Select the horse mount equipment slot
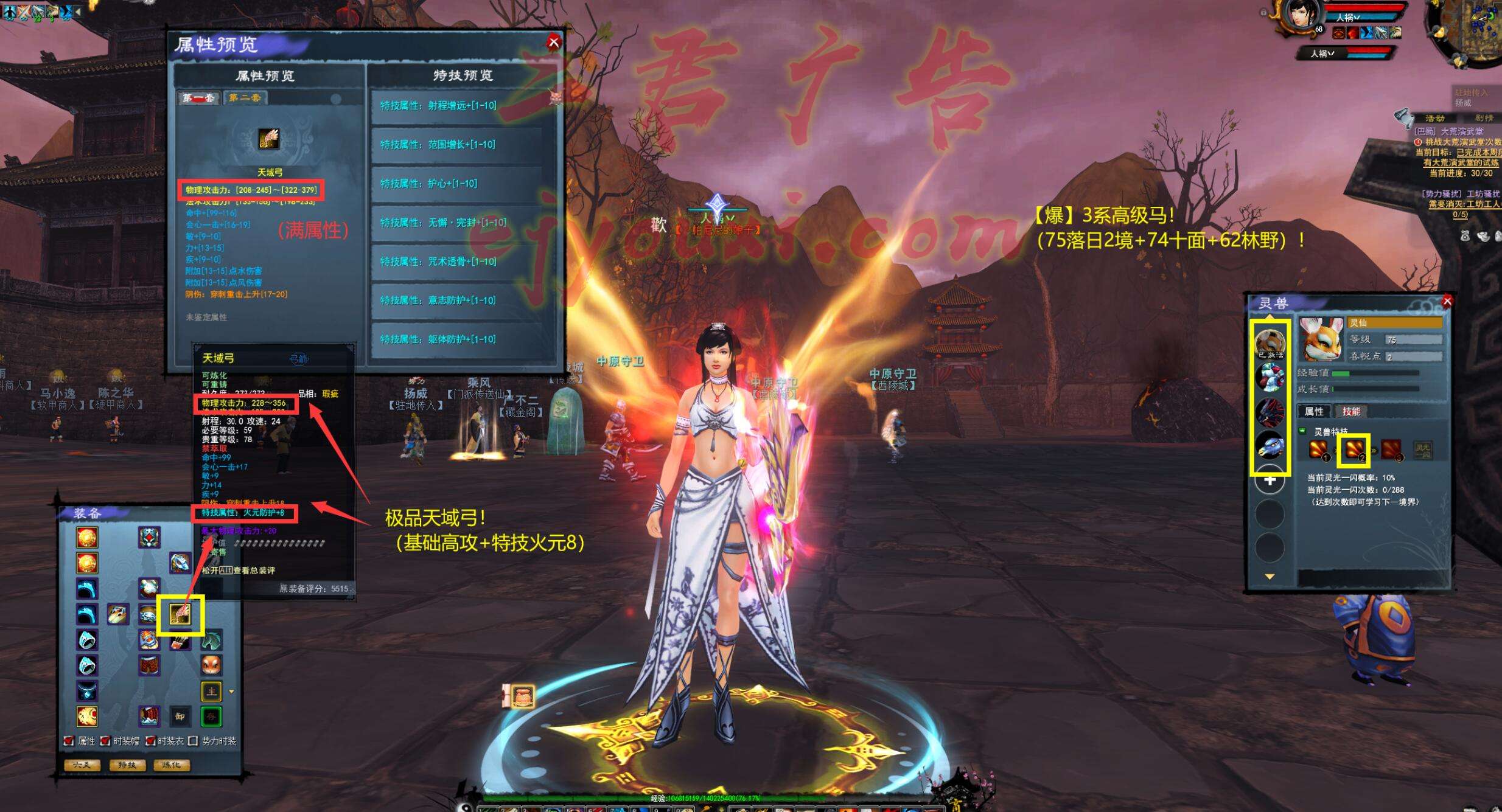The height and width of the screenshot is (812, 1502). coord(211,640)
